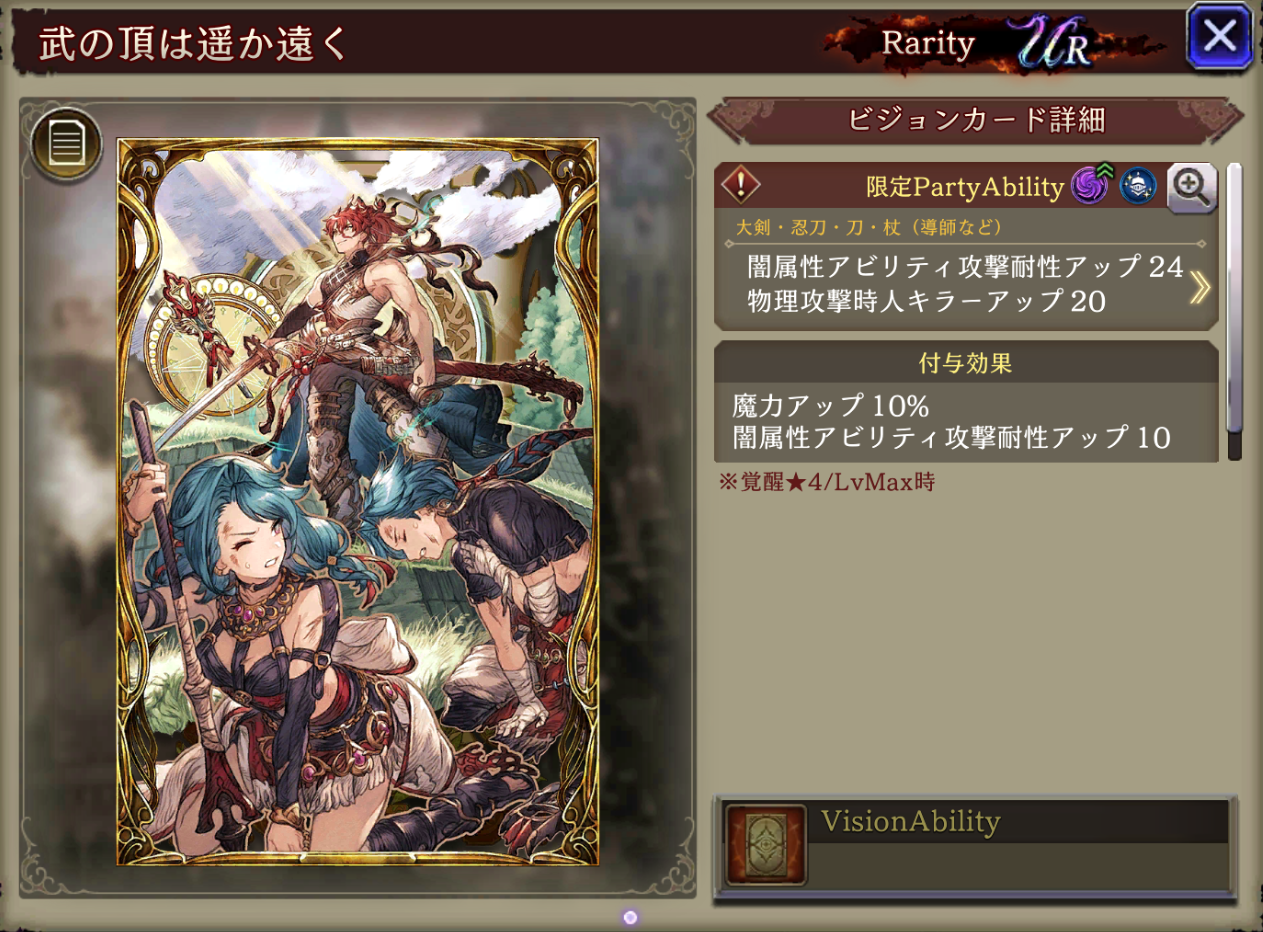Click the scrollbar beside the ability details
The height and width of the screenshot is (932, 1263).
tap(1234, 310)
